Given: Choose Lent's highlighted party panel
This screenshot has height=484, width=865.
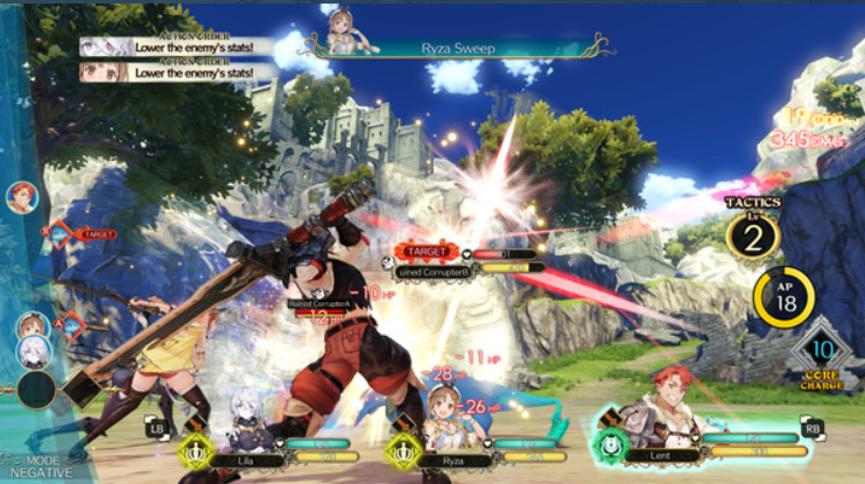Looking at the screenshot, I should (700, 445).
